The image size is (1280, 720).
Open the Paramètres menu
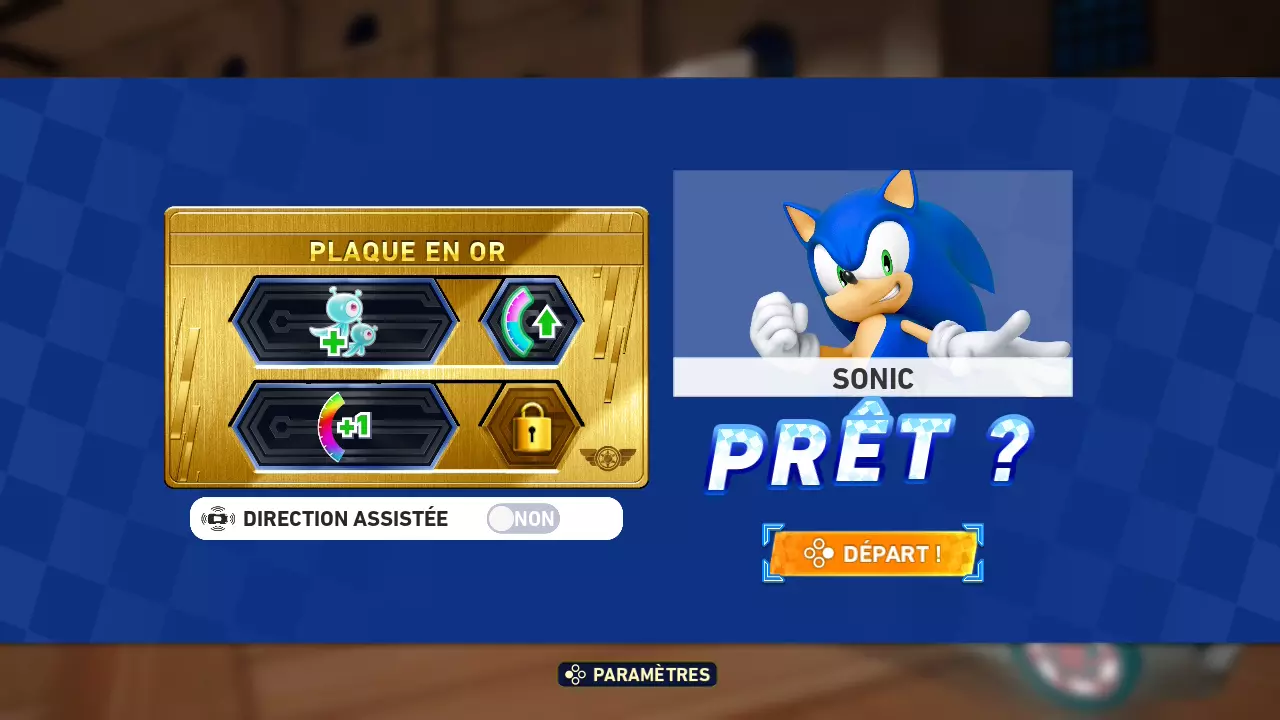click(x=636, y=674)
